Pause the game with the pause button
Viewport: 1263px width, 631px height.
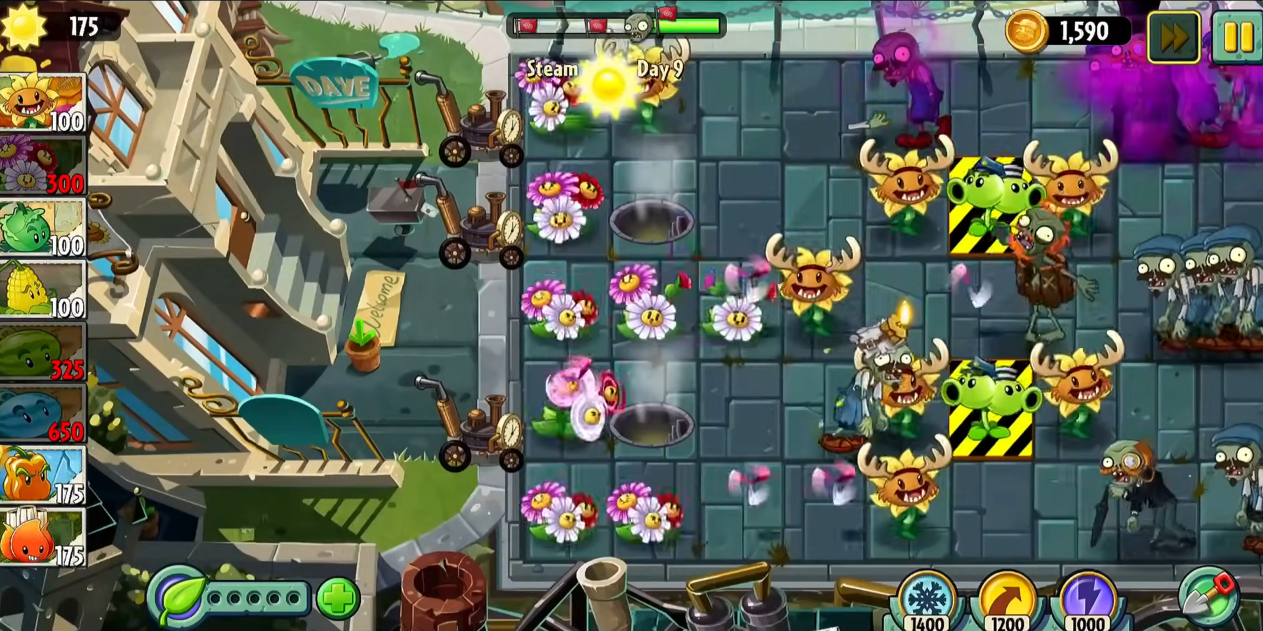click(1237, 37)
